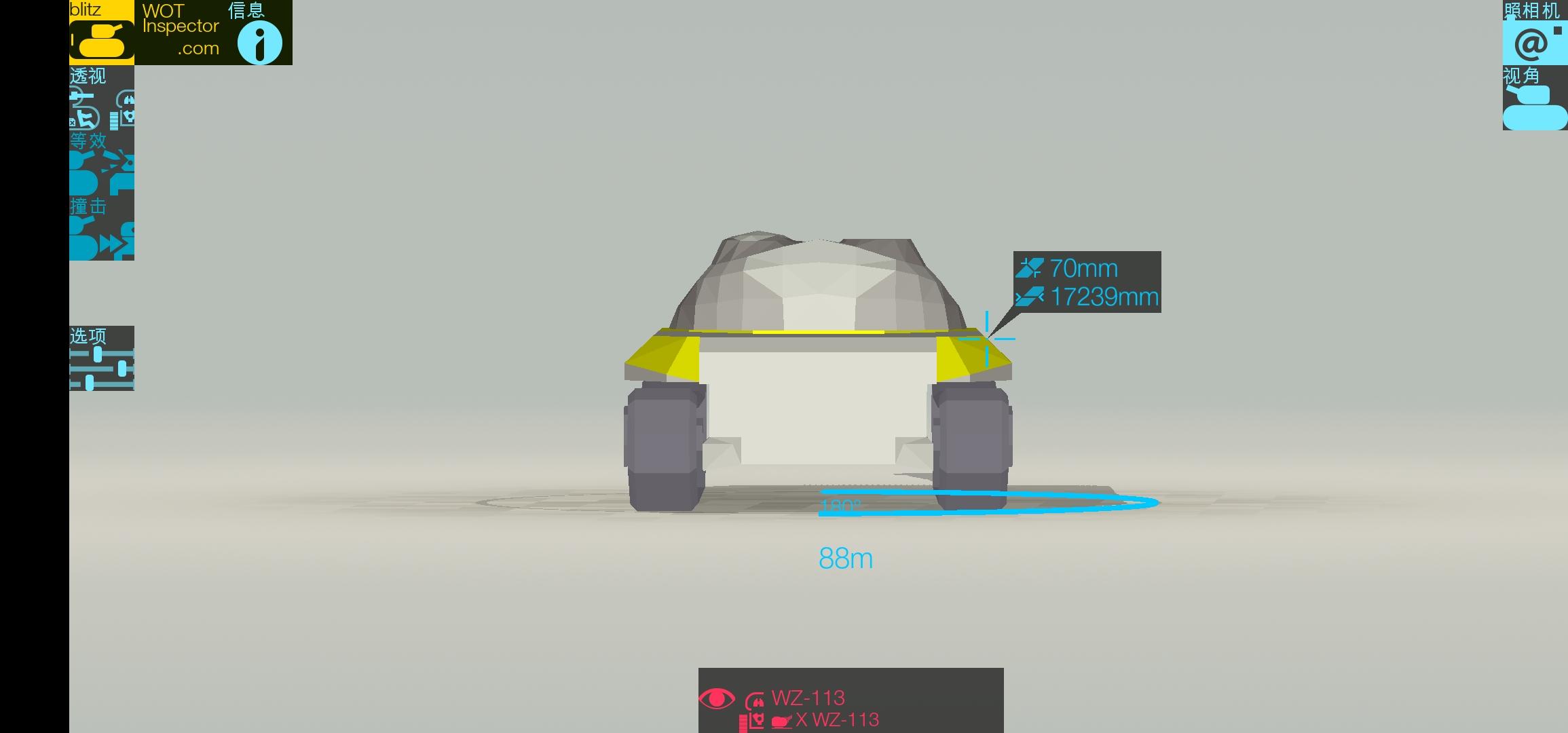This screenshot has width=1568, height=733.
Task: Select the binoculars view-range icon
Action: point(127,99)
